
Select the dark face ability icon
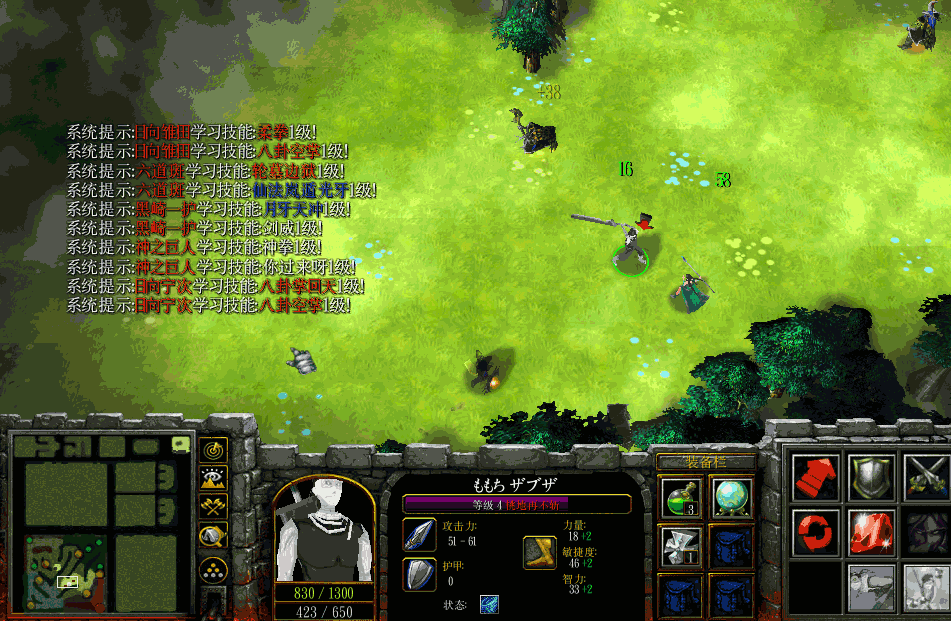click(925, 531)
